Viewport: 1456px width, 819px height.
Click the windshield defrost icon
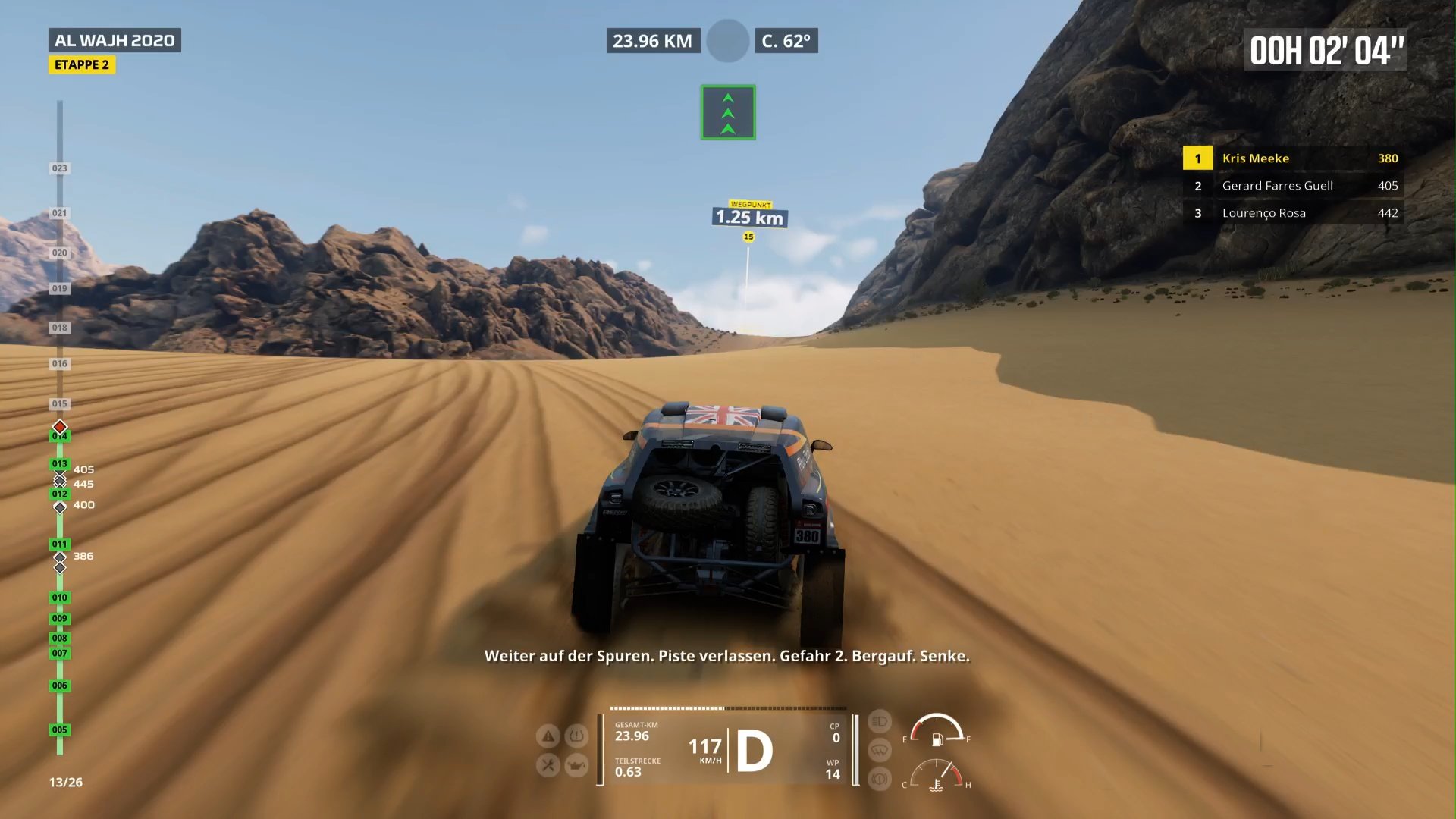pyautogui.click(x=878, y=749)
